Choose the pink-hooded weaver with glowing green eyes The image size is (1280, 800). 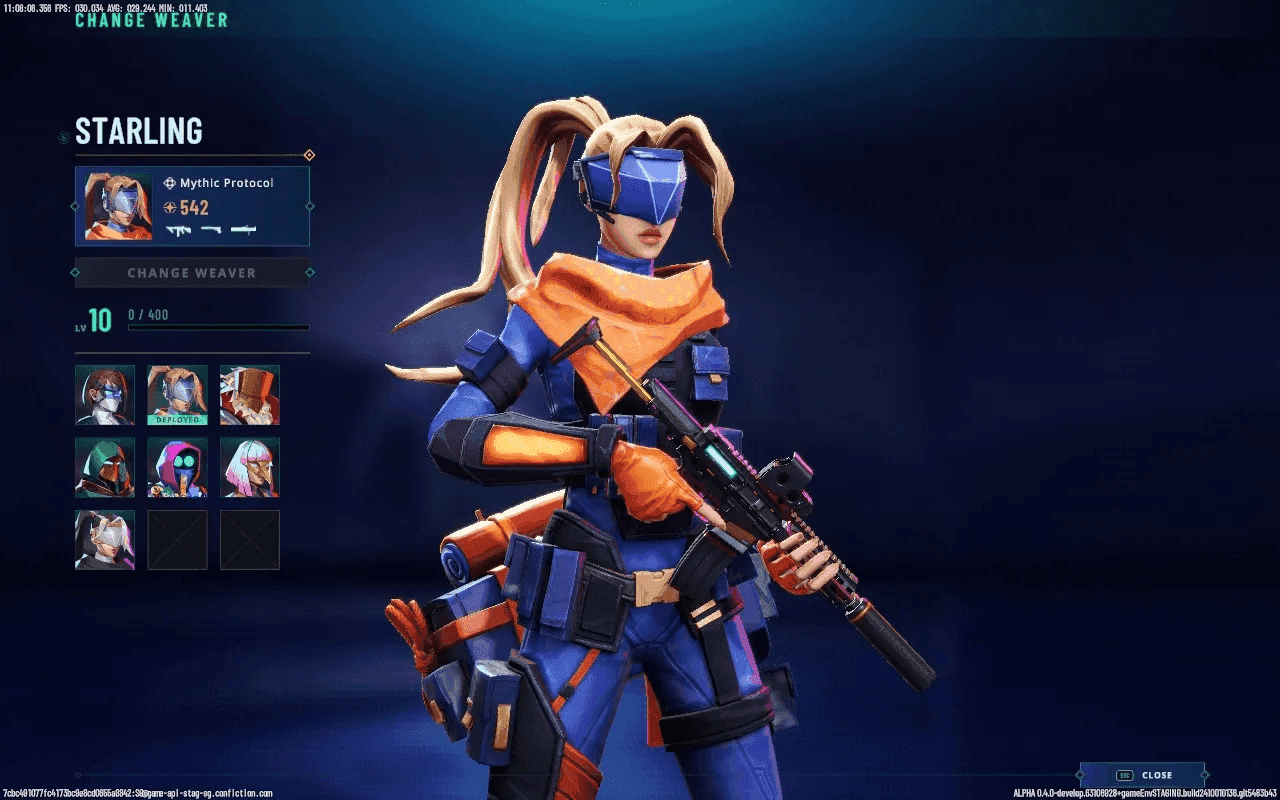(178, 467)
